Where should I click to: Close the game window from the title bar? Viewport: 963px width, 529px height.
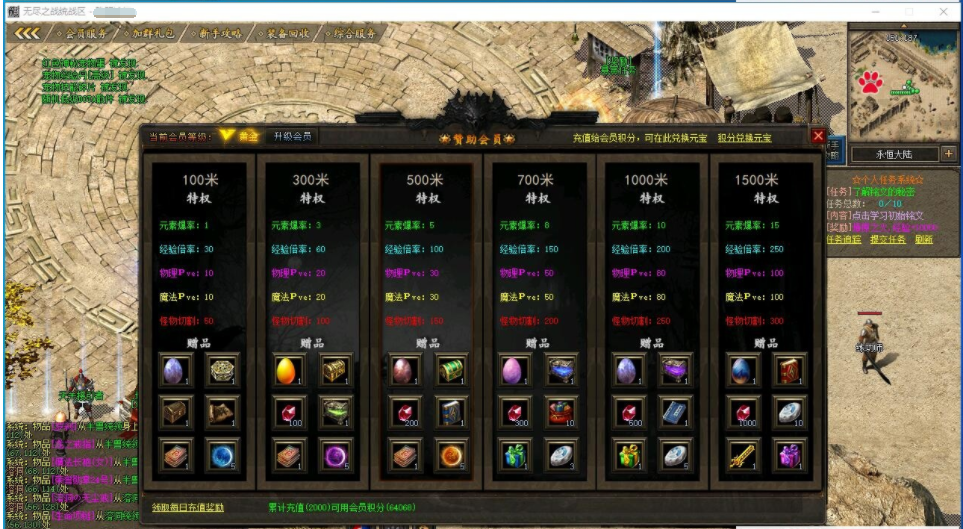pyautogui.click(x=945, y=11)
